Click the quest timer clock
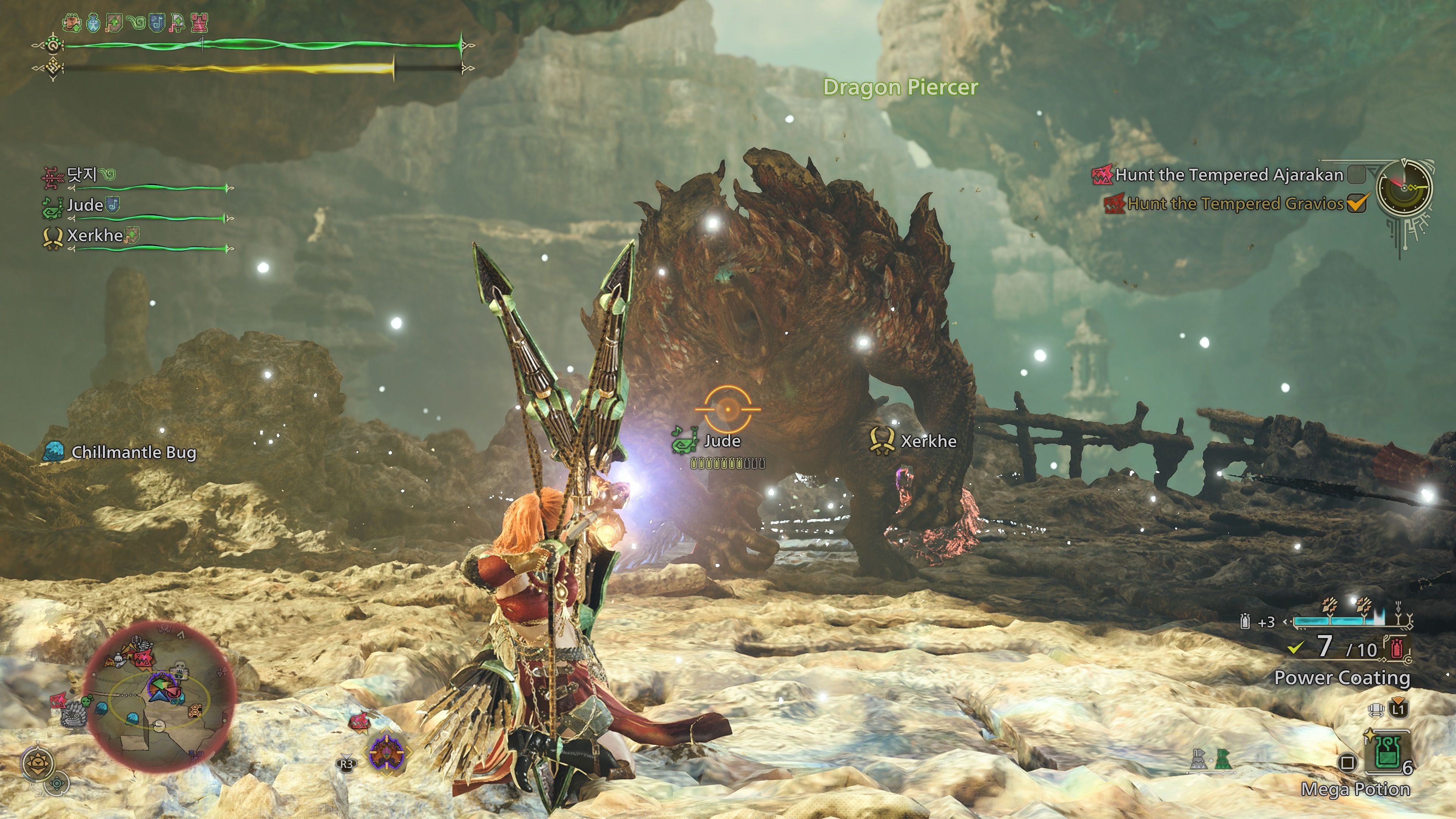The height and width of the screenshot is (819, 1456). (1404, 187)
